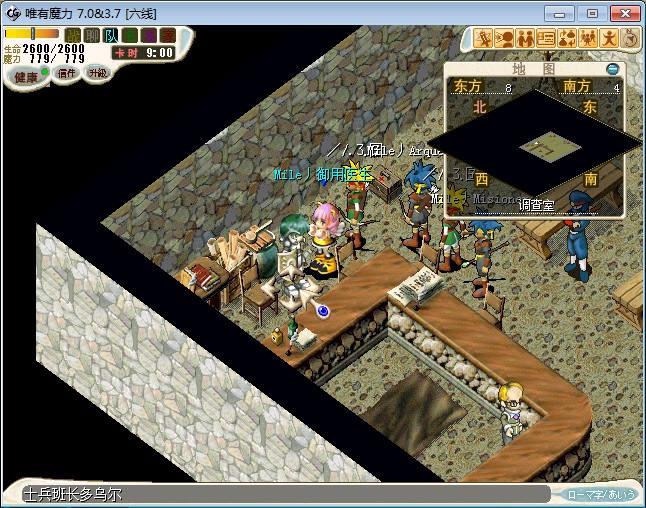Toggle the 家 (family) mode button

168,36
